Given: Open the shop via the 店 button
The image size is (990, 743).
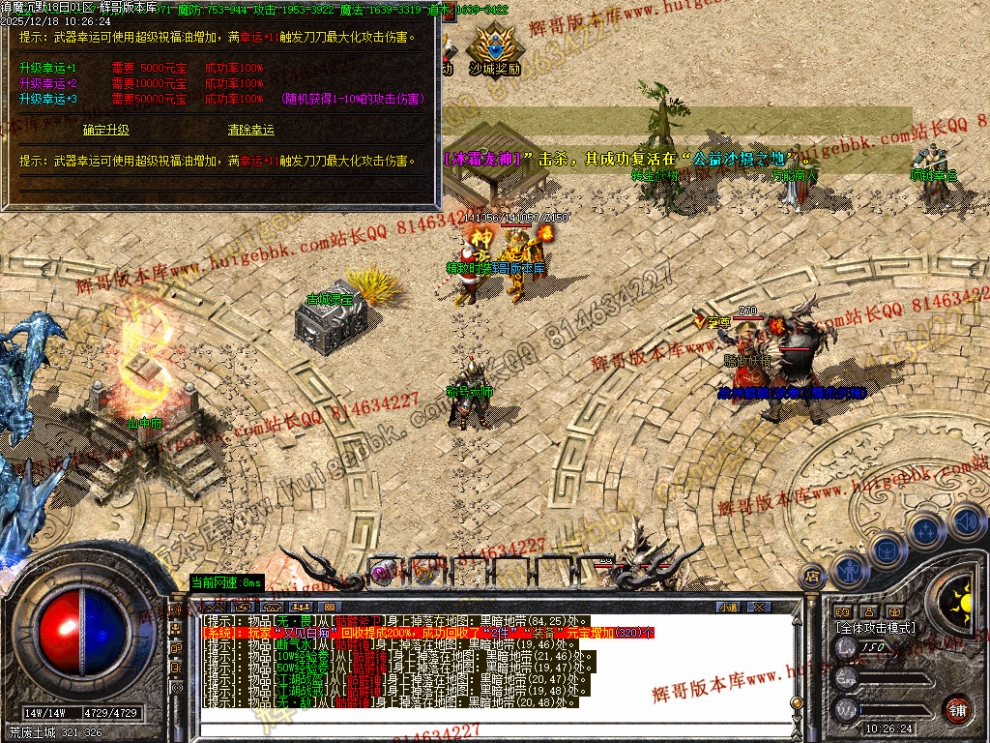Looking at the screenshot, I should 811,576.
